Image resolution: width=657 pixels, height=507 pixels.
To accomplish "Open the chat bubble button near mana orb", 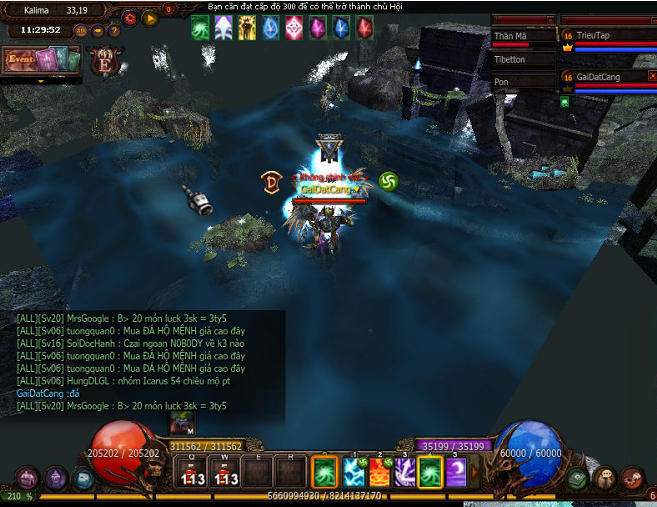I will [x=606, y=478].
